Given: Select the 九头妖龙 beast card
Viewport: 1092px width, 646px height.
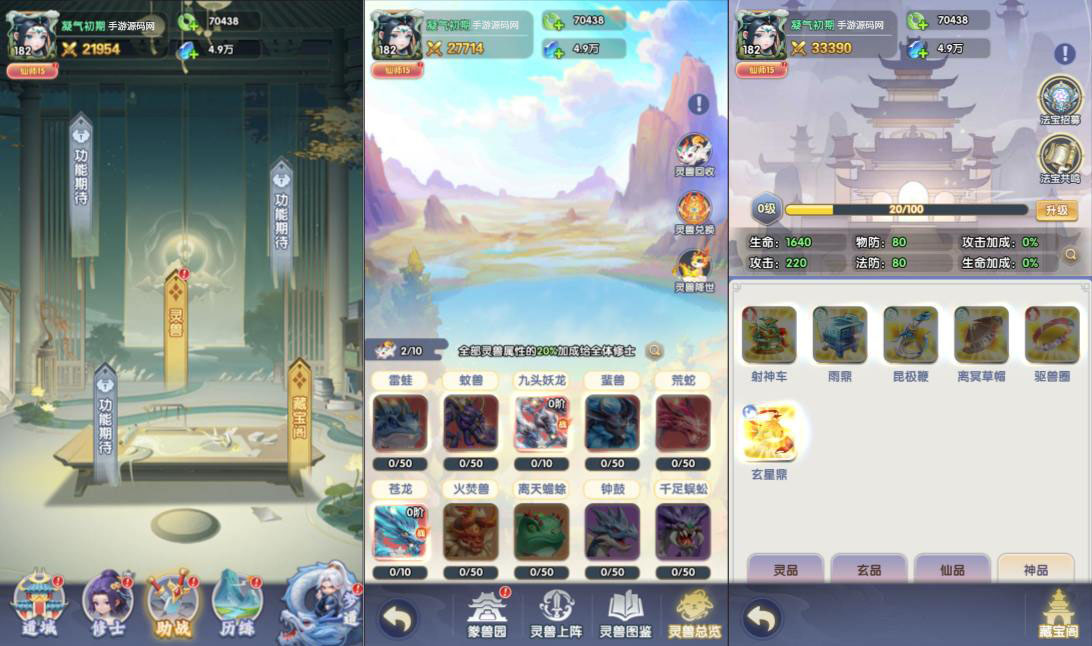Looking at the screenshot, I should pyautogui.click(x=541, y=423).
